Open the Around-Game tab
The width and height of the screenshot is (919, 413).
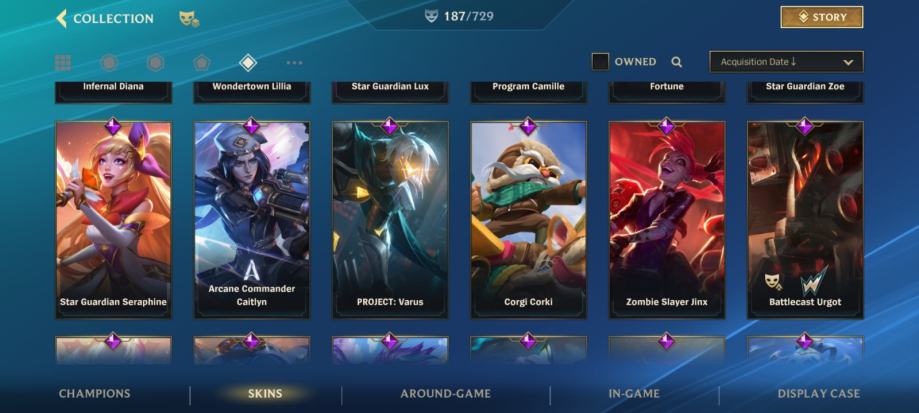[445, 394]
